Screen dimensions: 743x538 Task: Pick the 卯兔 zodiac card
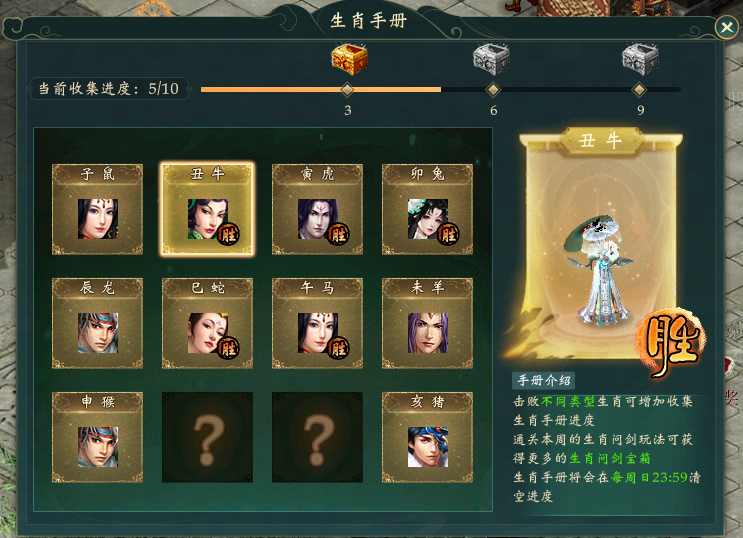tap(428, 210)
